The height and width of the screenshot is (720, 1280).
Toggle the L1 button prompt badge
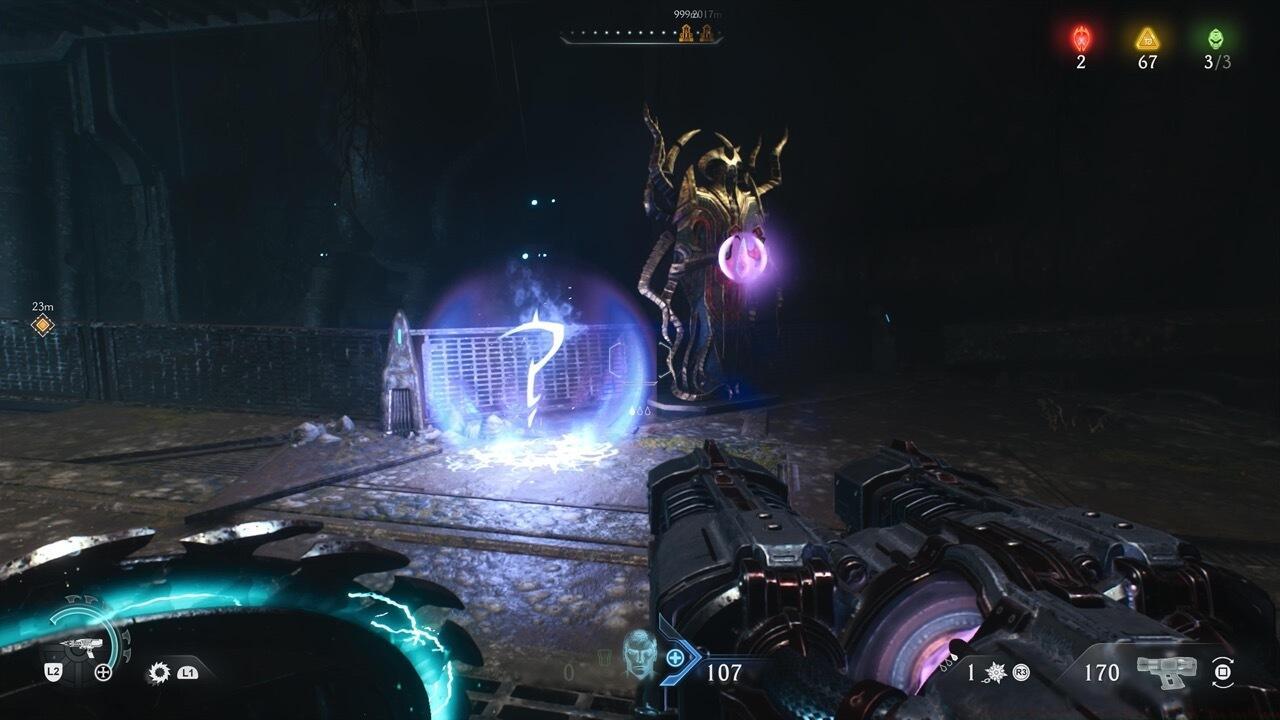pos(187,674)
